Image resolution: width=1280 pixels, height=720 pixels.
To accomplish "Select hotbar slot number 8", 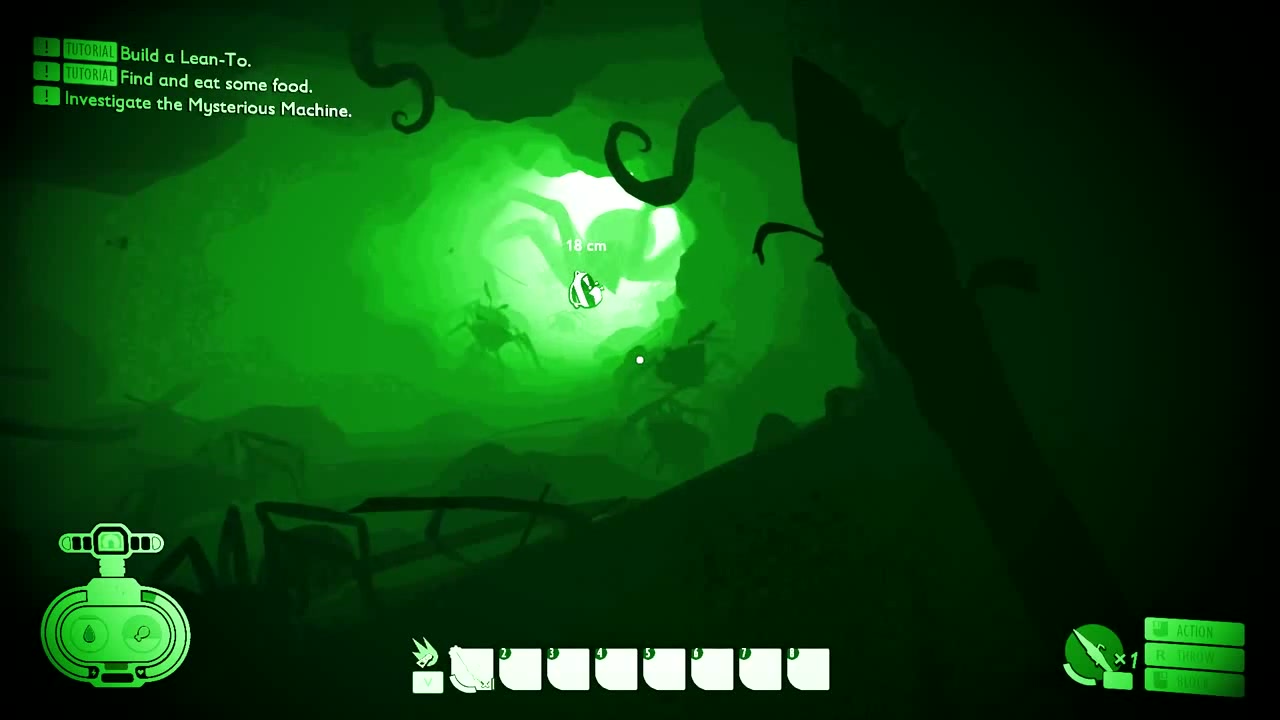I will [x=808, y=669].
